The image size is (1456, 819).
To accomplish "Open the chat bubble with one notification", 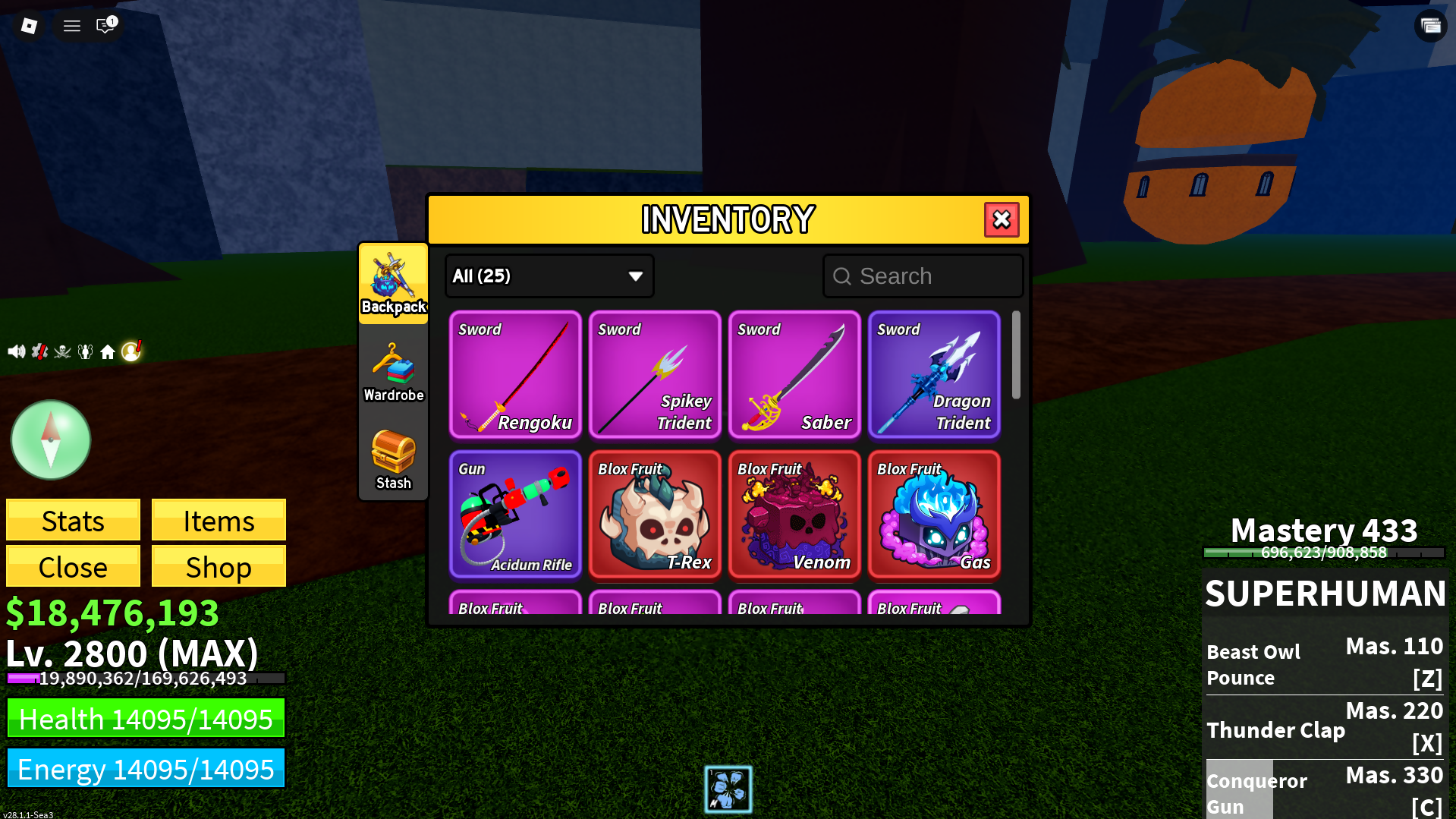I will [x=105, y=25].
